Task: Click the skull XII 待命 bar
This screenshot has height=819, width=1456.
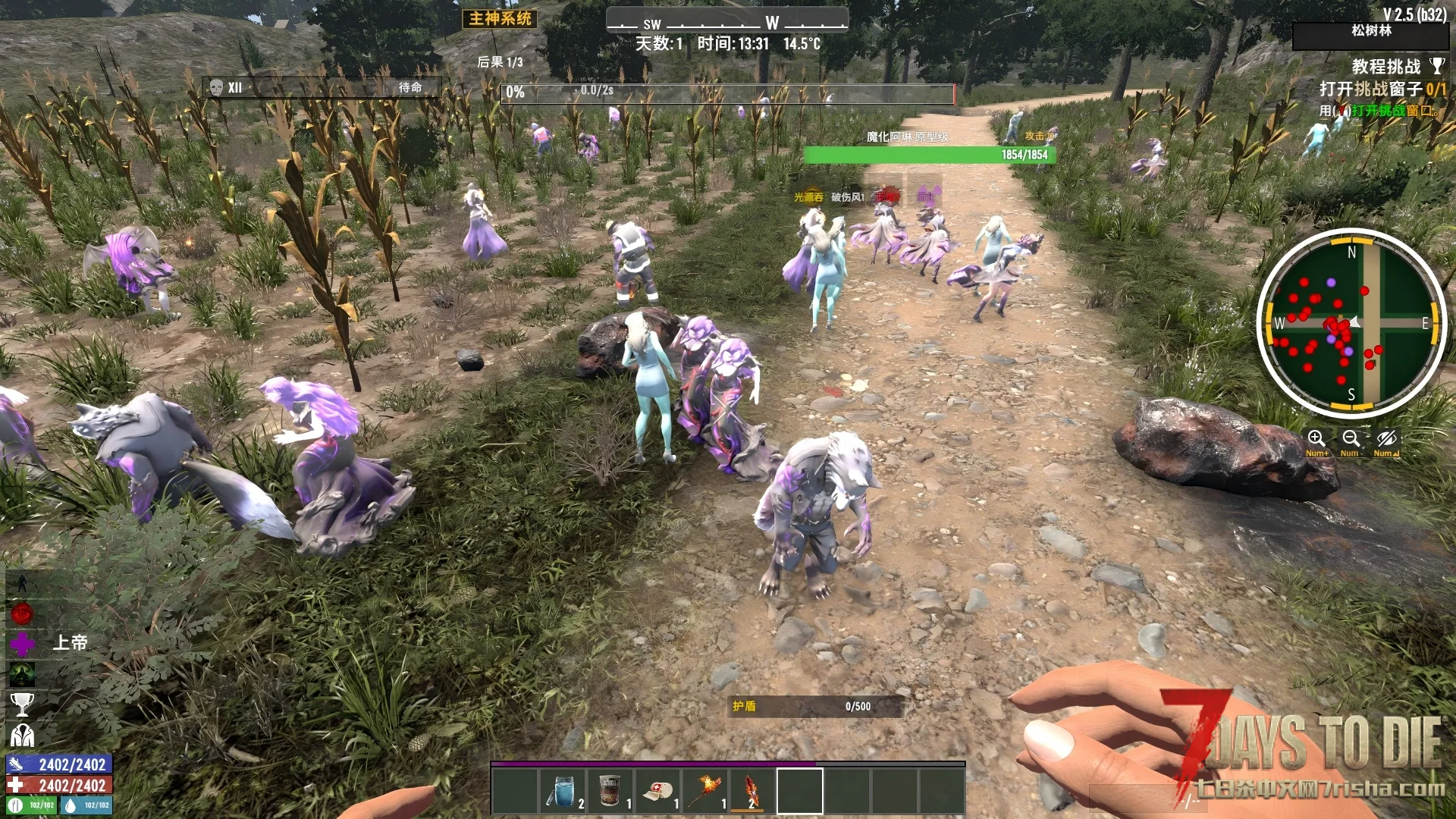Action: (321, 88)
